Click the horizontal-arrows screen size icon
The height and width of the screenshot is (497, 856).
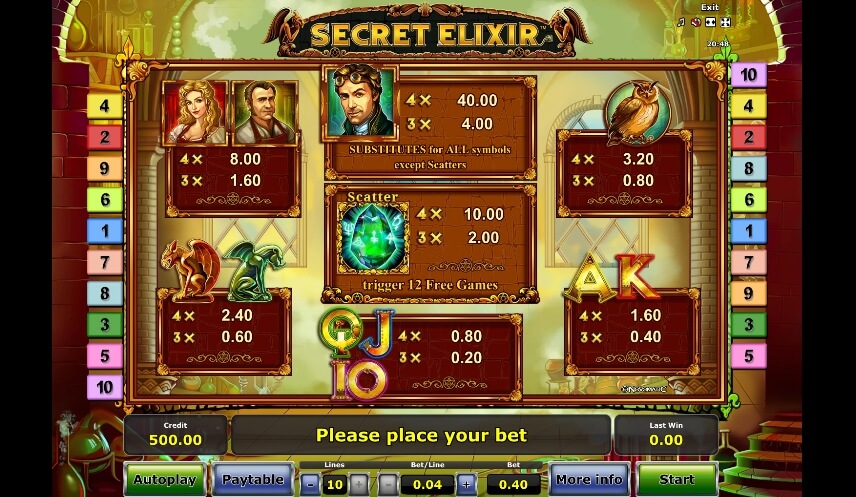point(710,22)
